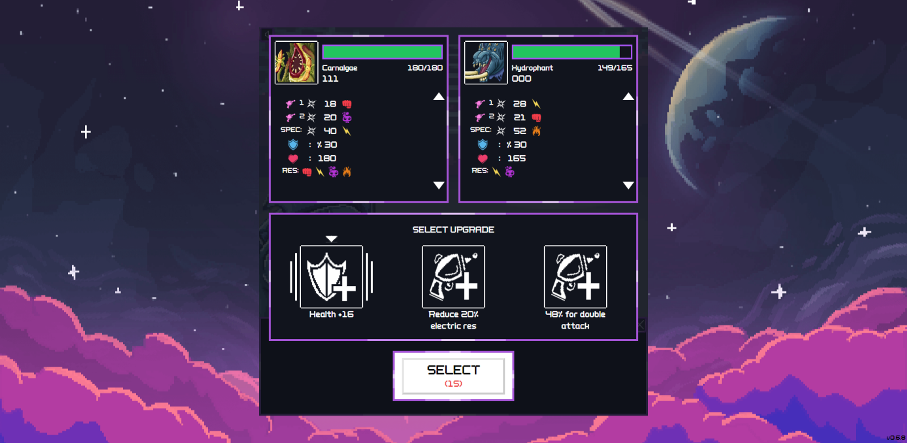The height and width of the screenshot is (444, 908).
Task: Pick the Reduce 20% electric res upgrade
Action: point(453,277)
